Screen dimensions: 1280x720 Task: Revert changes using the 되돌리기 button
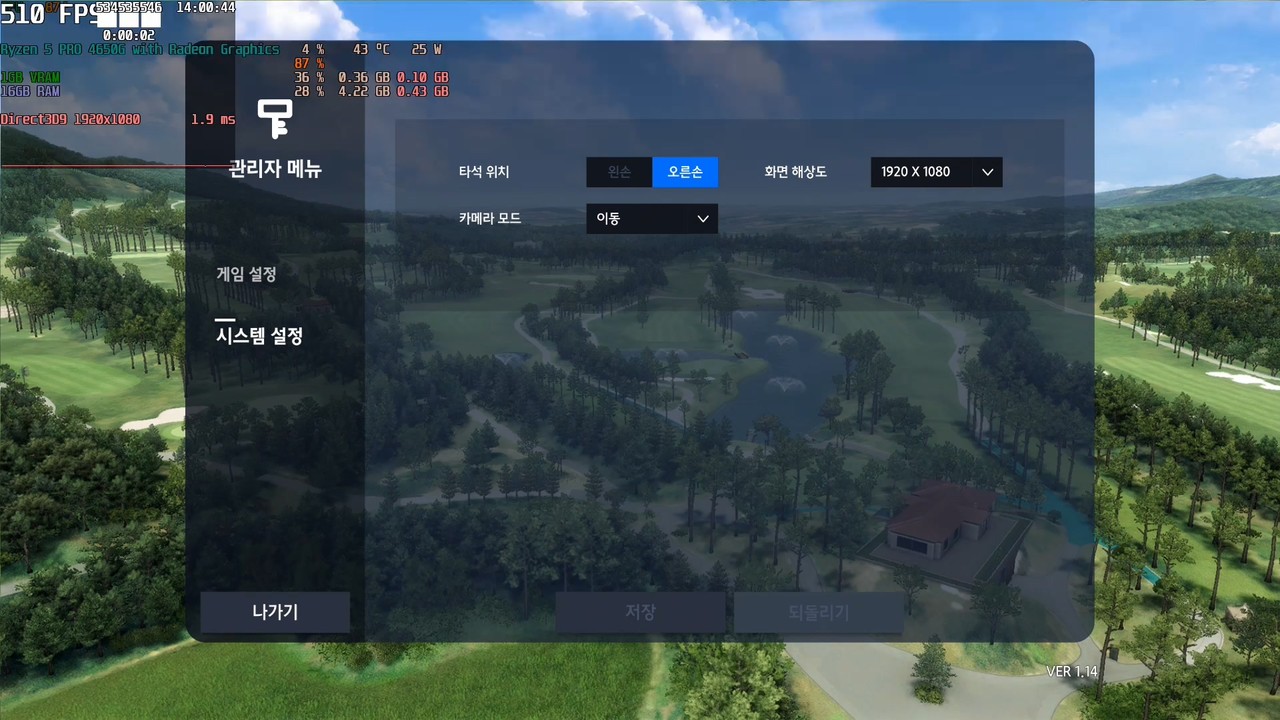coord(818,612)
